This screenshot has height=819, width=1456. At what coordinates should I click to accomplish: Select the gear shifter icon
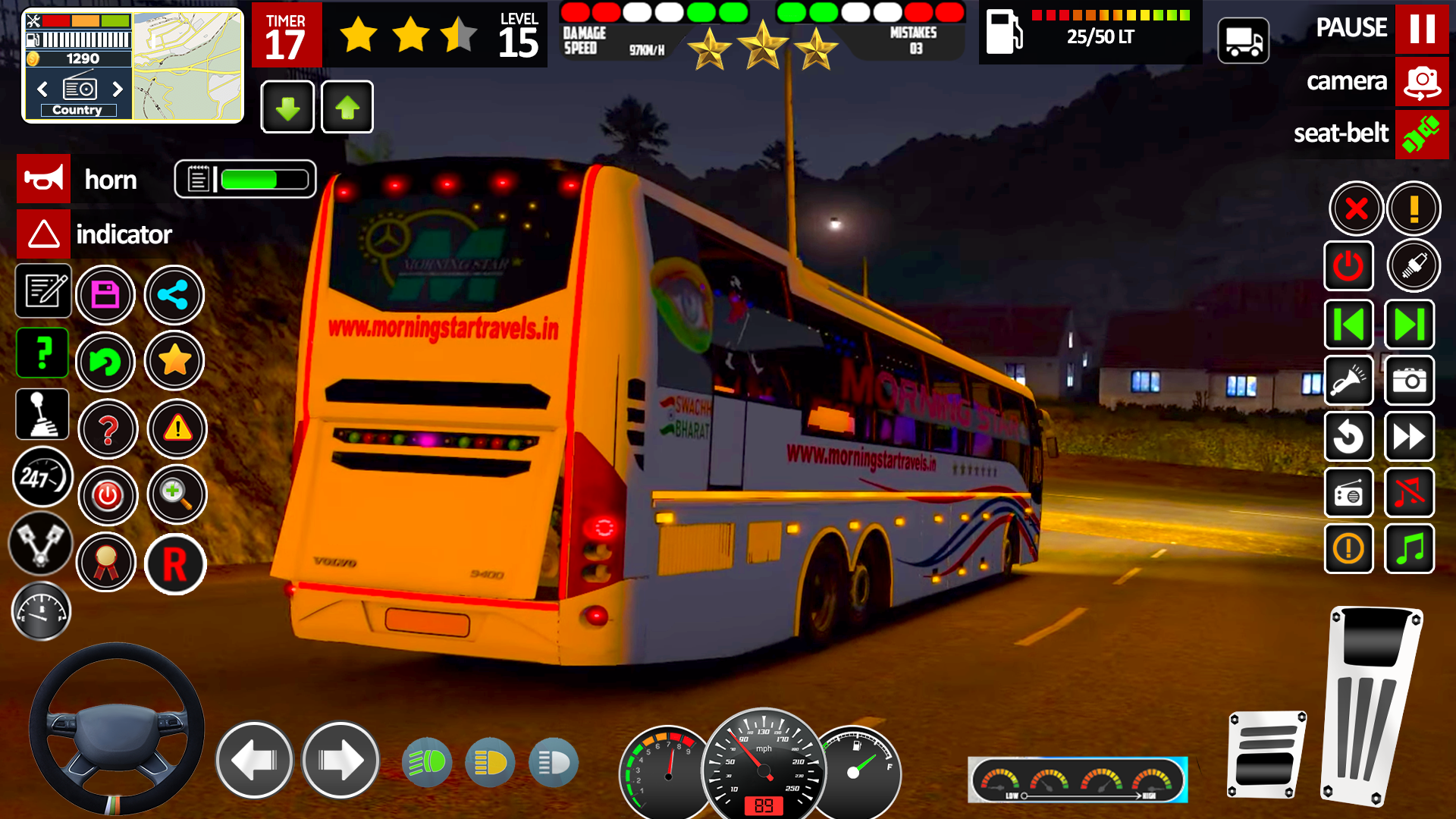click(42, 413)
